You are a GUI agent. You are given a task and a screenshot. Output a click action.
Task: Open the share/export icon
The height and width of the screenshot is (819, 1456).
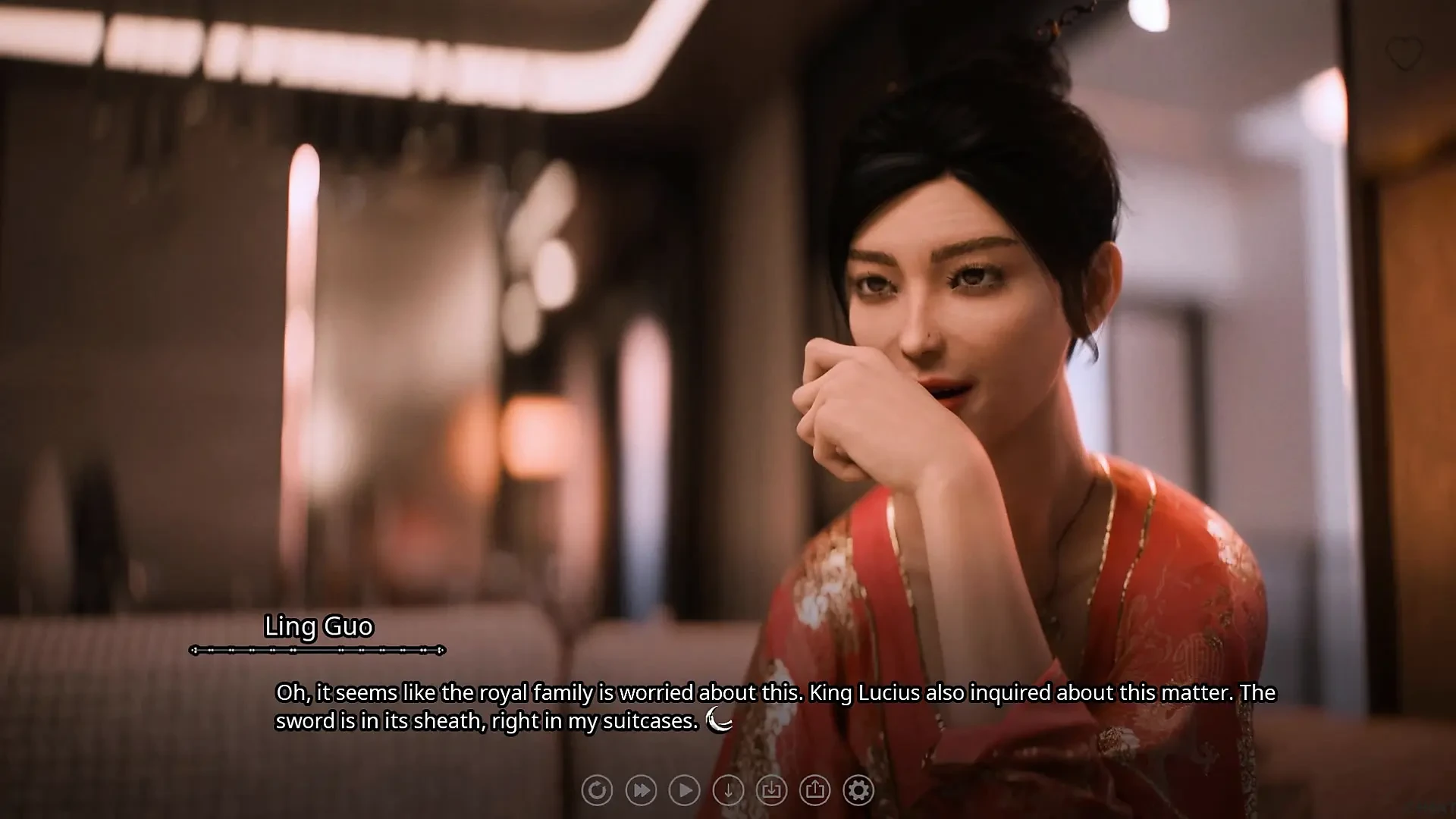tap(814, 789)
